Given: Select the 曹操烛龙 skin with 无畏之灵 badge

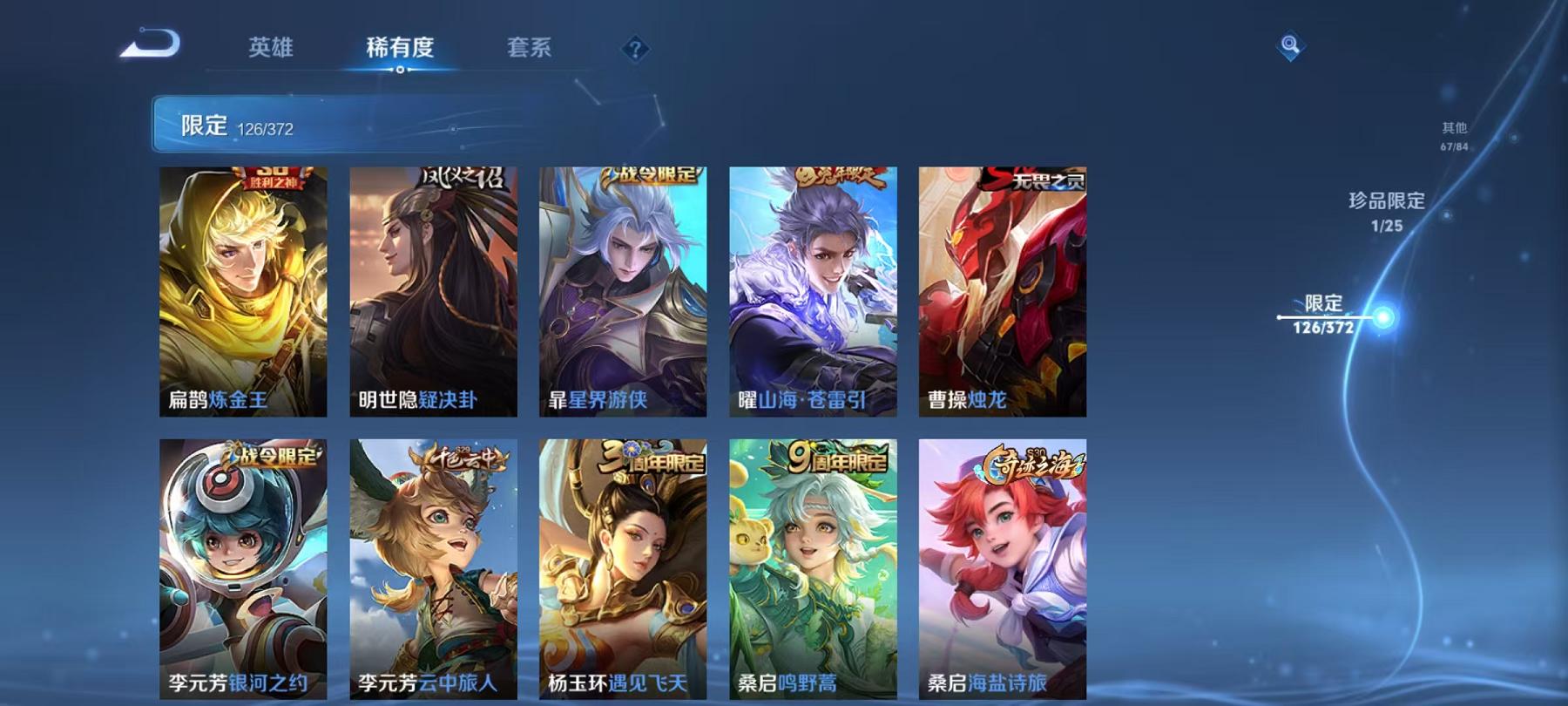Looking at the screenshot, I should (x=1002, y=288).
